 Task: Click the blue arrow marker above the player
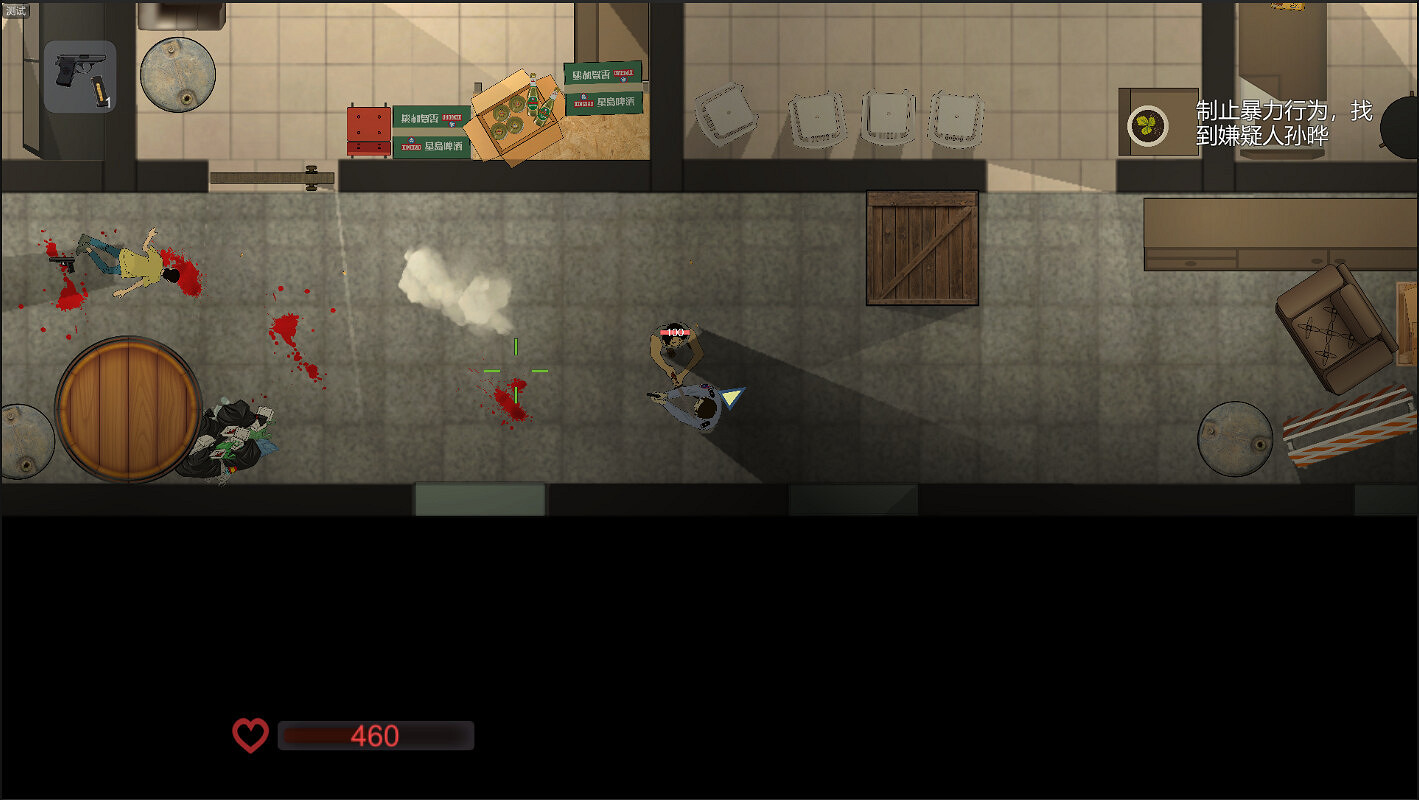[732, 398]
